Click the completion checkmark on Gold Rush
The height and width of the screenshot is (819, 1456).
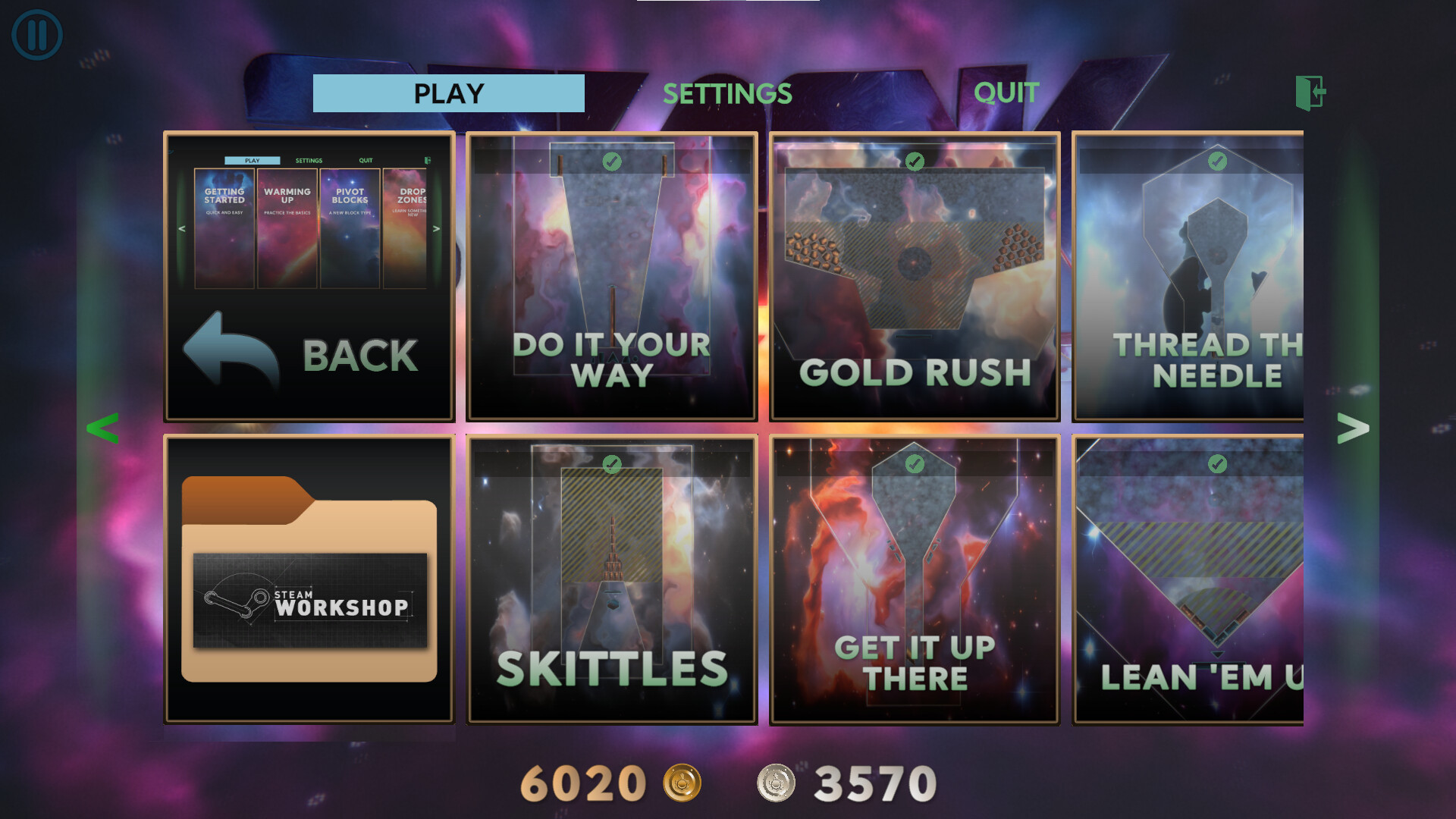(x=915, y=162)
